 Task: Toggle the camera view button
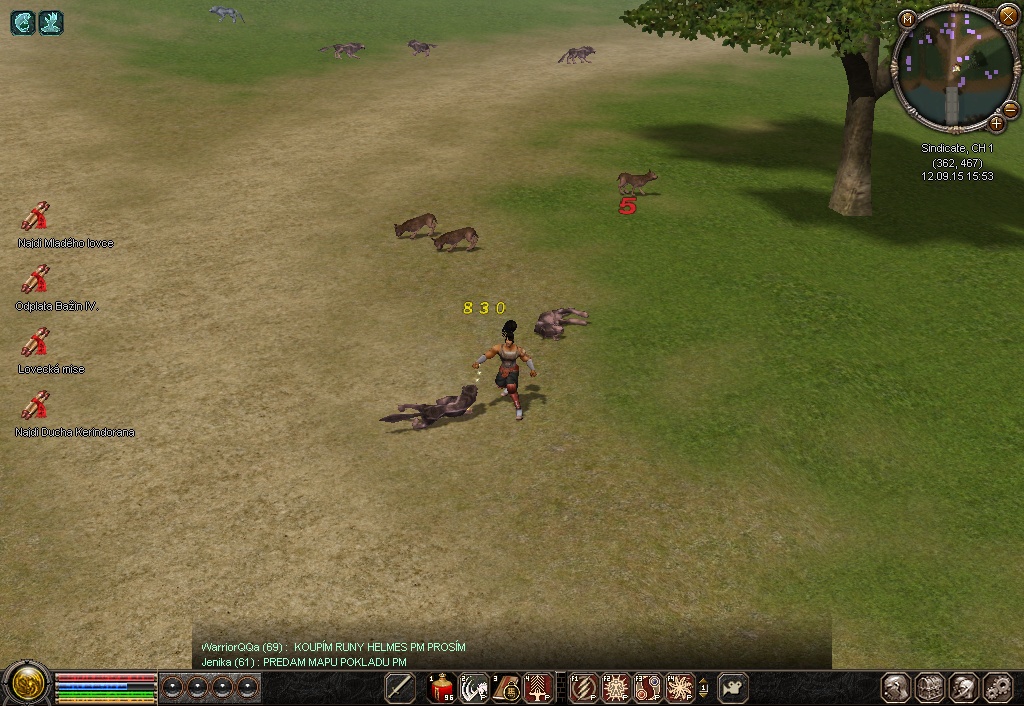[733, 688]
